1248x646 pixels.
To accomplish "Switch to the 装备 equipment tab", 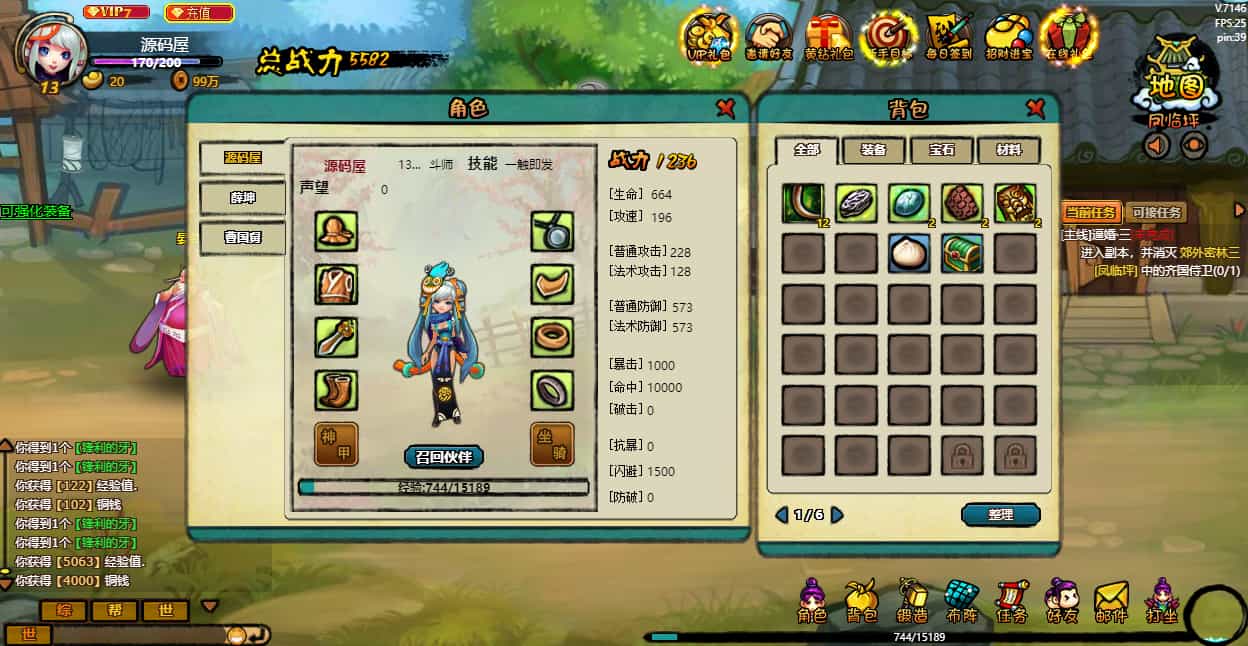I will coord(873,150).
